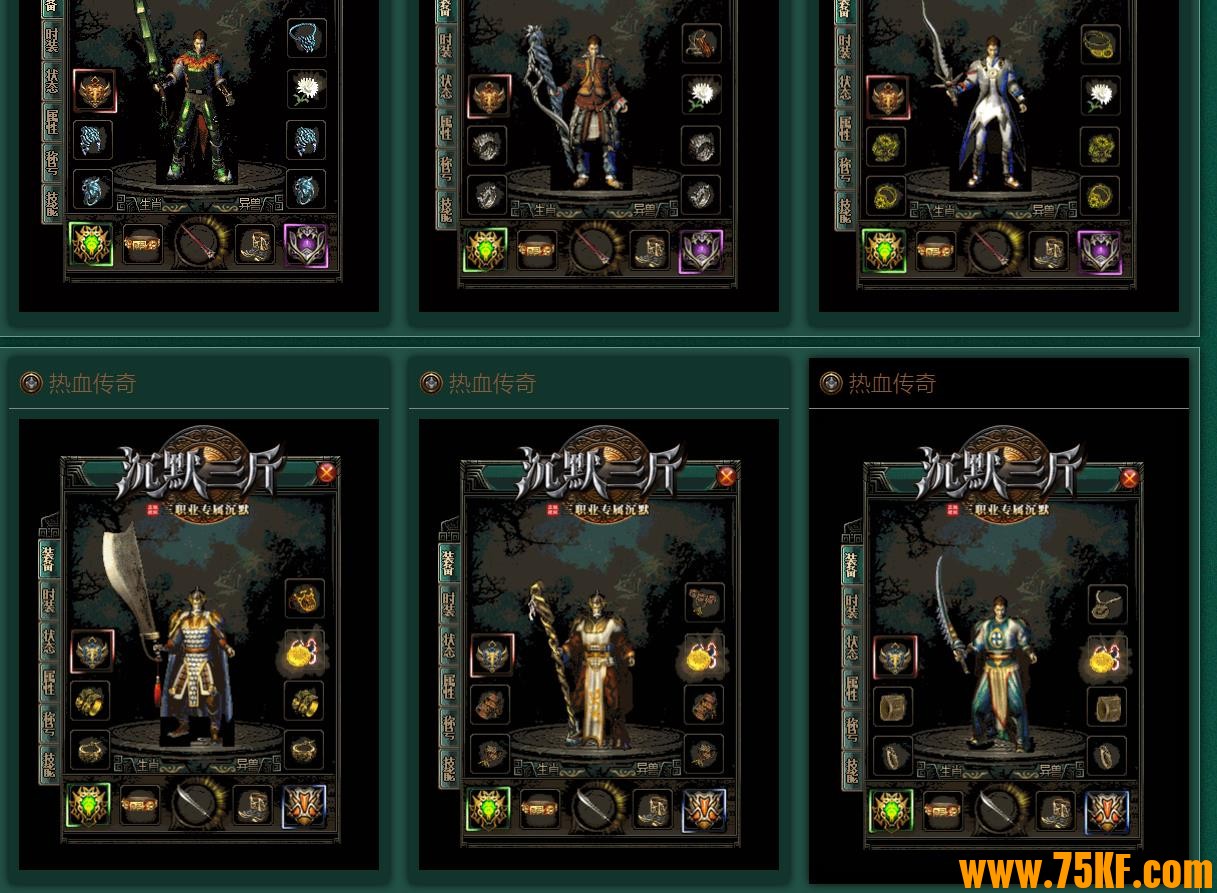Select the necklace slot in teal swordsman's panel
1217x893 pixels.
tap(1106, 603)
